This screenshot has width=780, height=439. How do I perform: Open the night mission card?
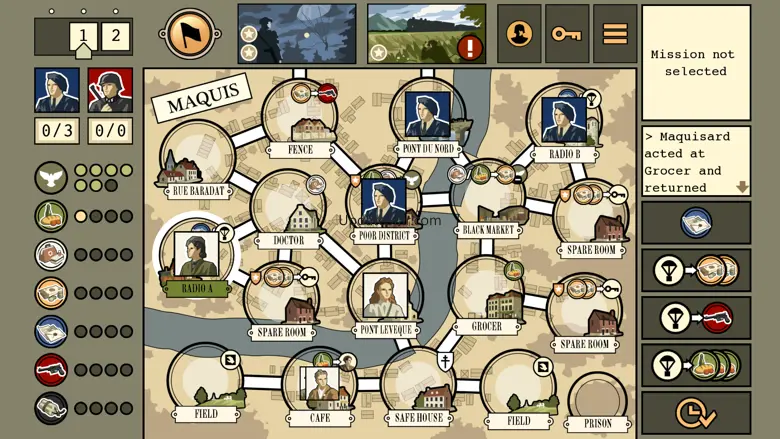[297, 34]
